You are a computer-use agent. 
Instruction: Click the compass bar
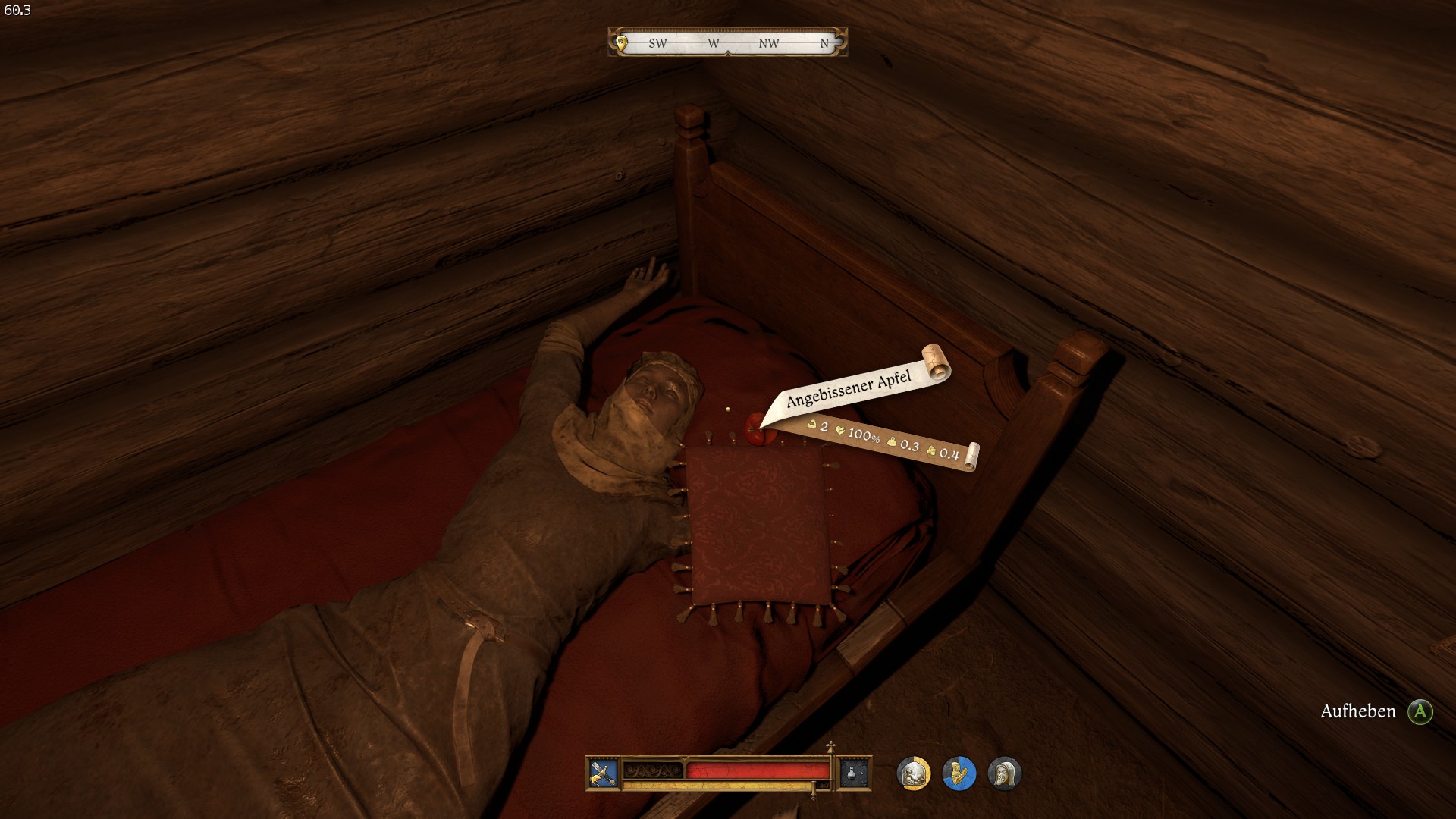(728, 42)
